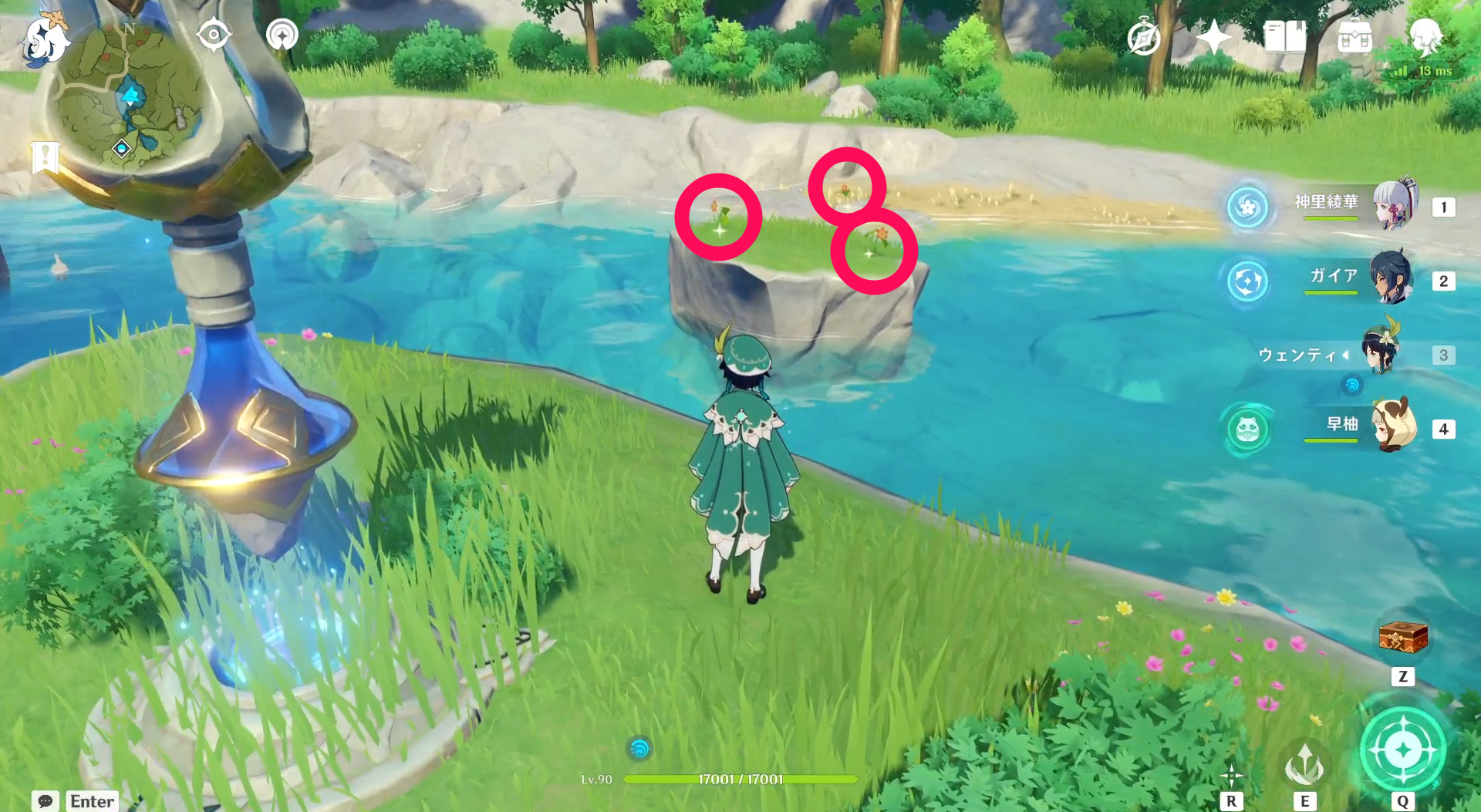Open the Shop backpack icon
Screen dimensions: 1481x812
tap(1355, 36)
